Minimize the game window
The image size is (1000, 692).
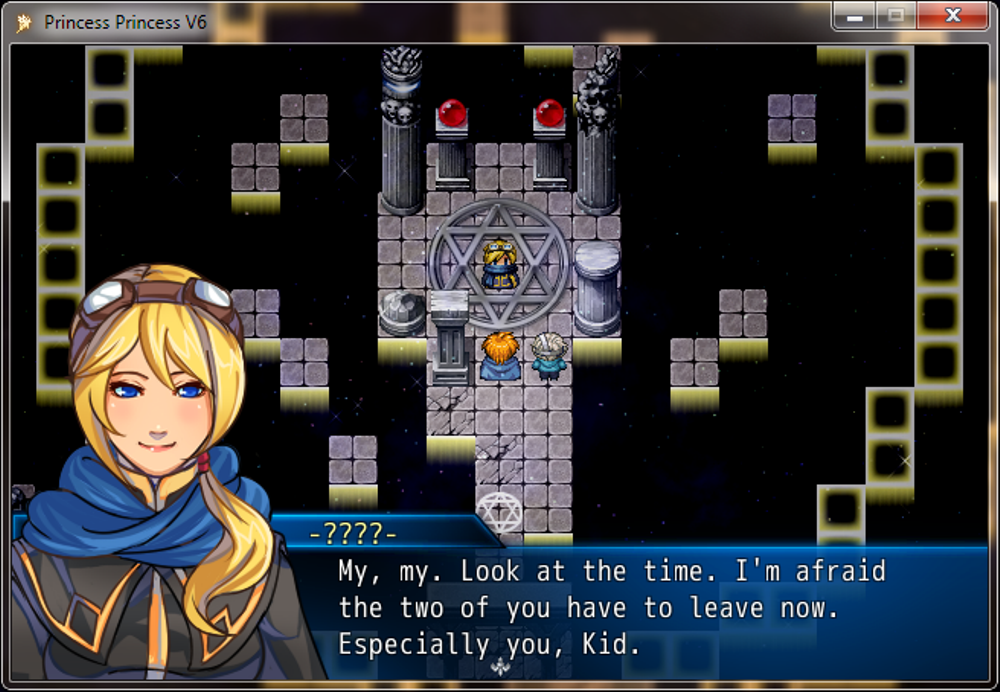(x=855, y=16)
